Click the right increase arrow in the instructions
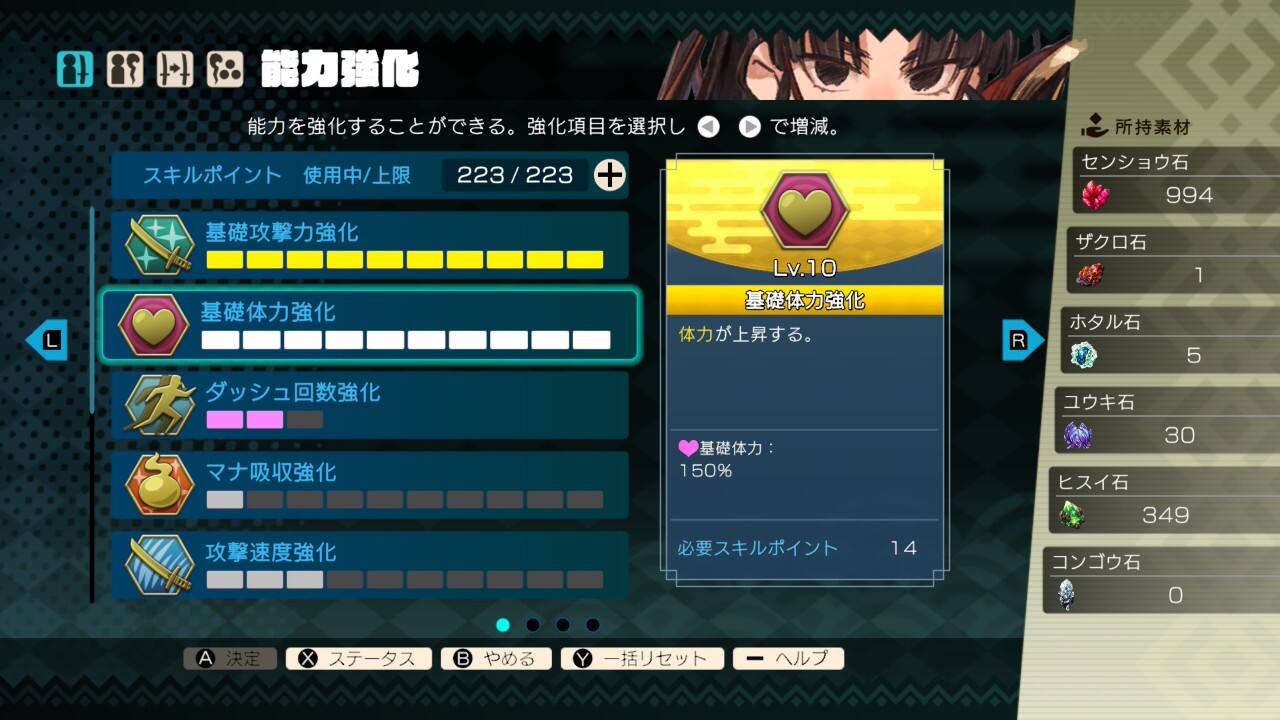The image size is (1280, 720). tap(750, 127)
